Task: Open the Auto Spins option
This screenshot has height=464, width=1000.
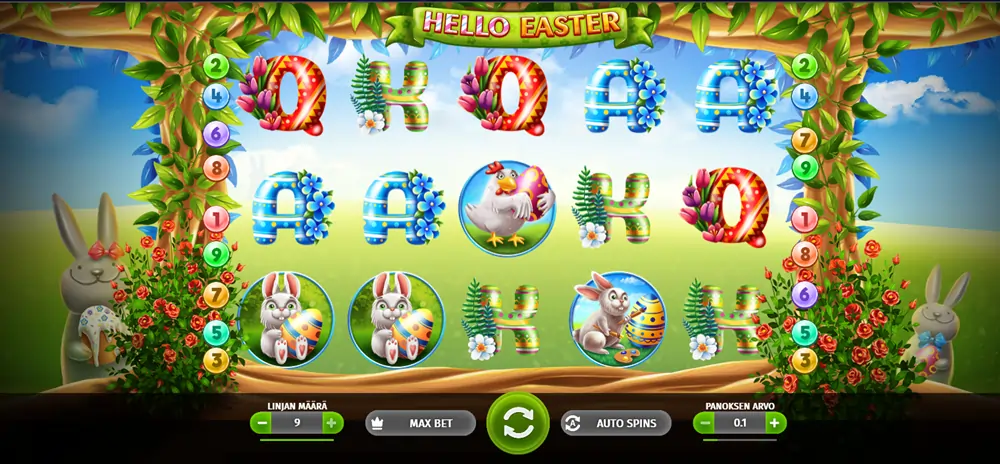Action: pos(615,423)
